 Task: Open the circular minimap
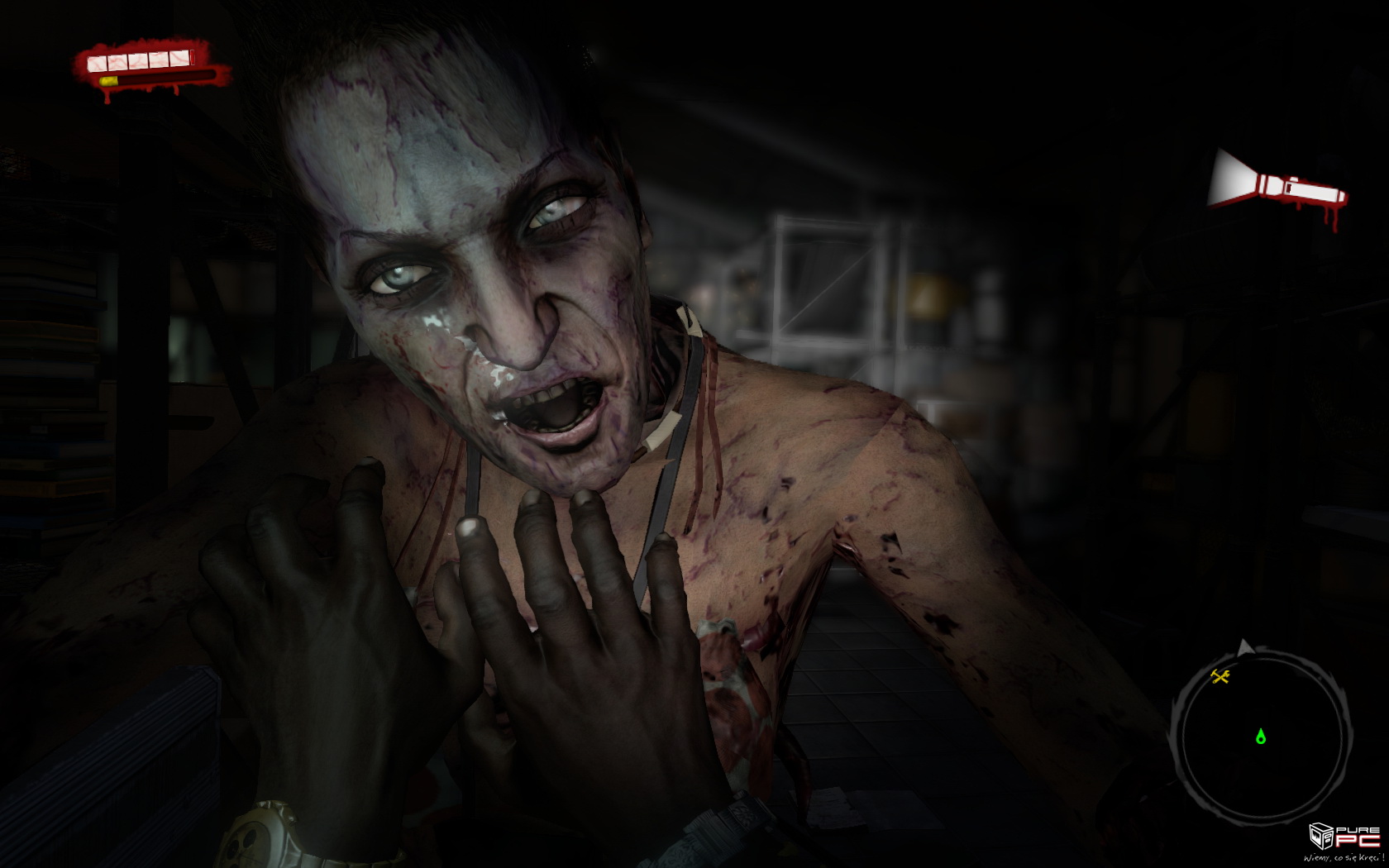(1260, 737)
